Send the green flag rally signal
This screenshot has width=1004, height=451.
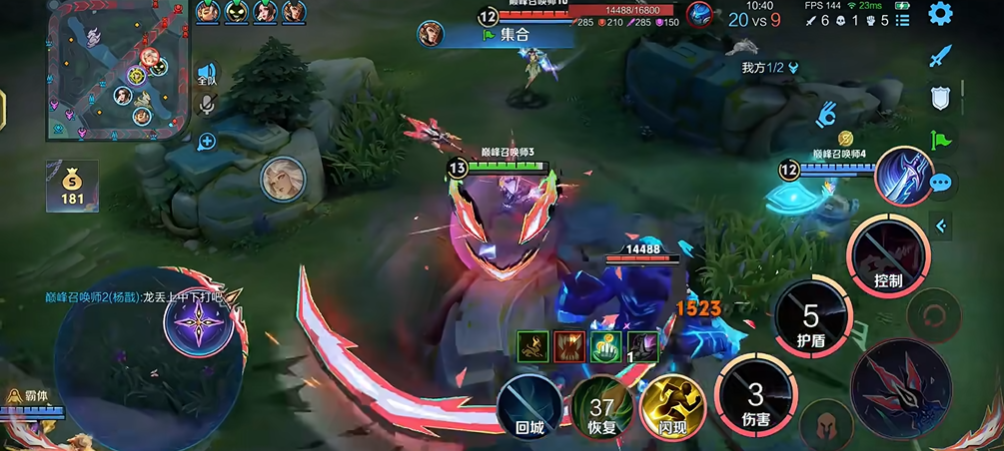click(940, 140)
